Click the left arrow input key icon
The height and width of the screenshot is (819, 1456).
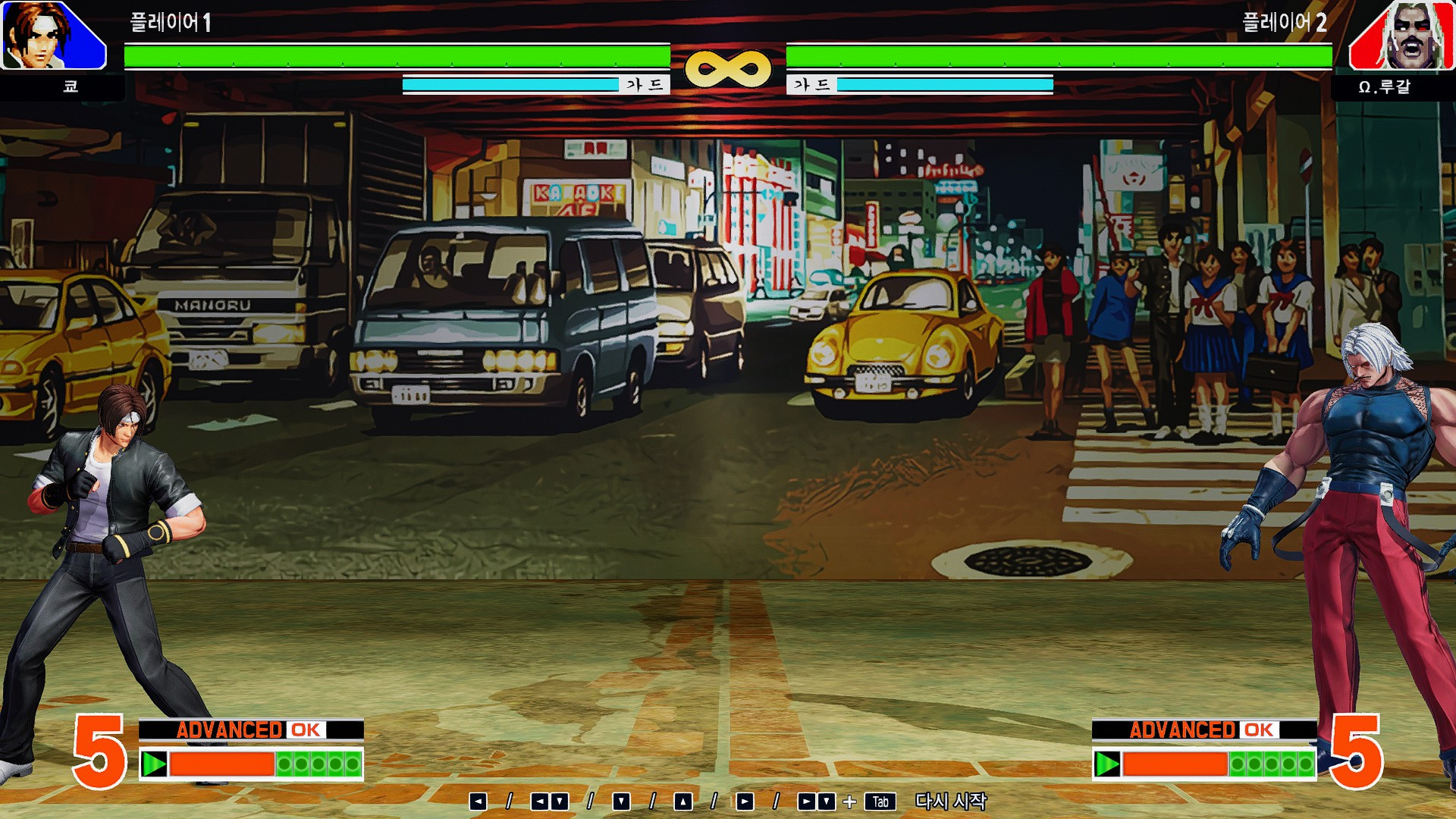(480, 800)
